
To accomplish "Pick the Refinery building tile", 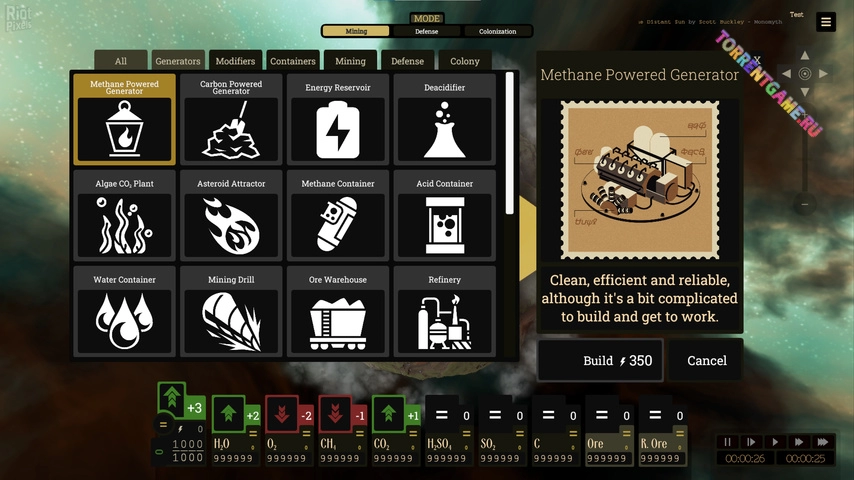I will point(444,311).
